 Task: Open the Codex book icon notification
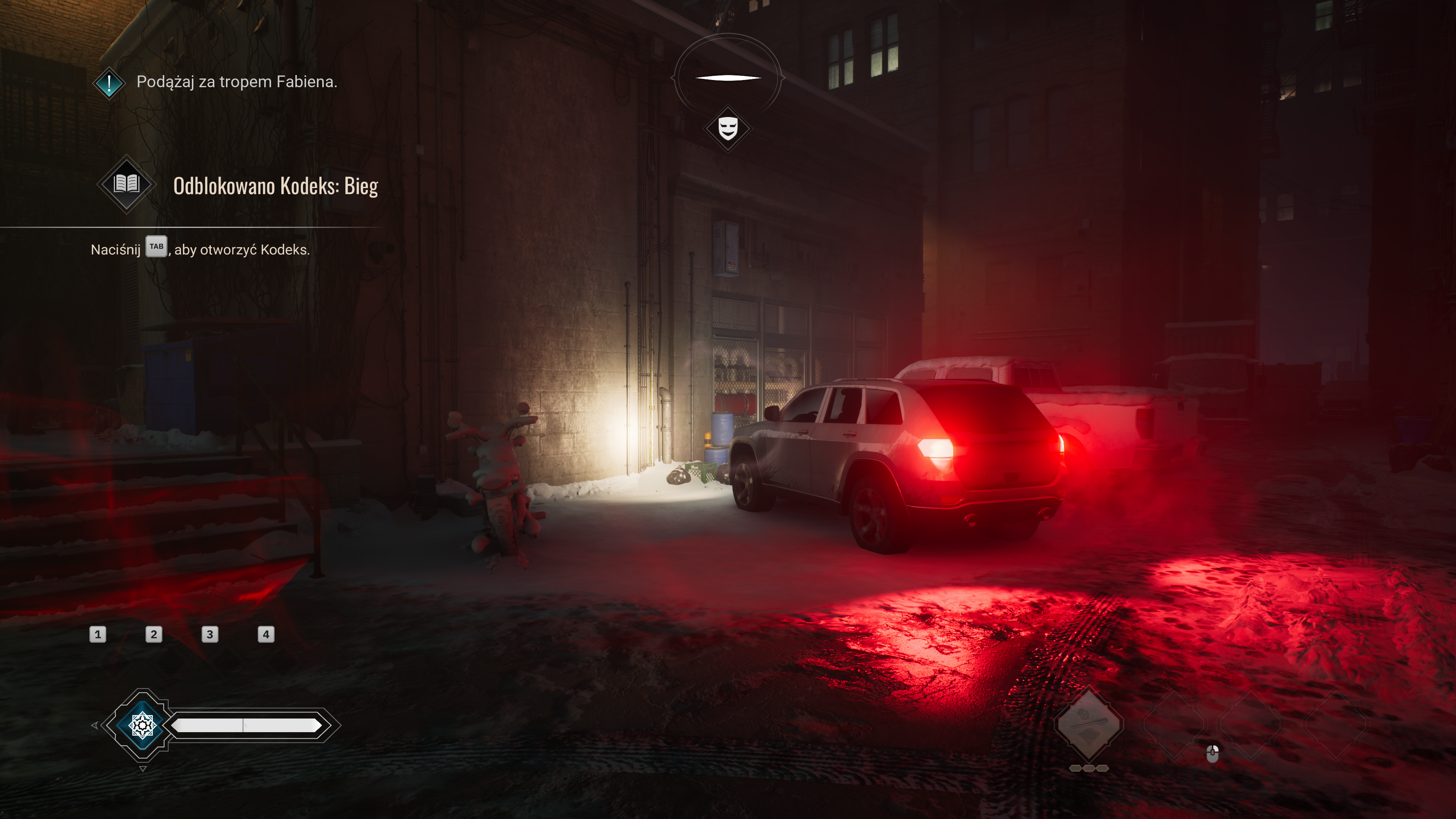[127, 184]
